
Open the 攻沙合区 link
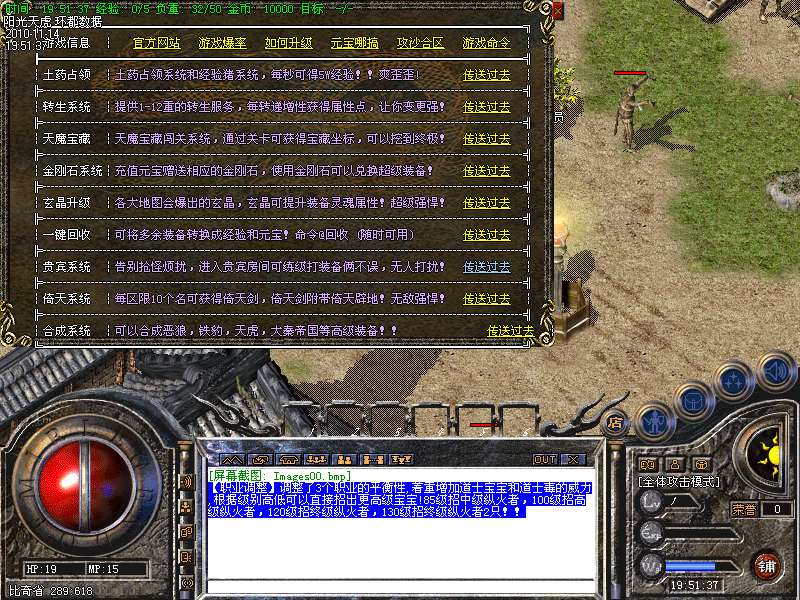click(x=420, y=43)
